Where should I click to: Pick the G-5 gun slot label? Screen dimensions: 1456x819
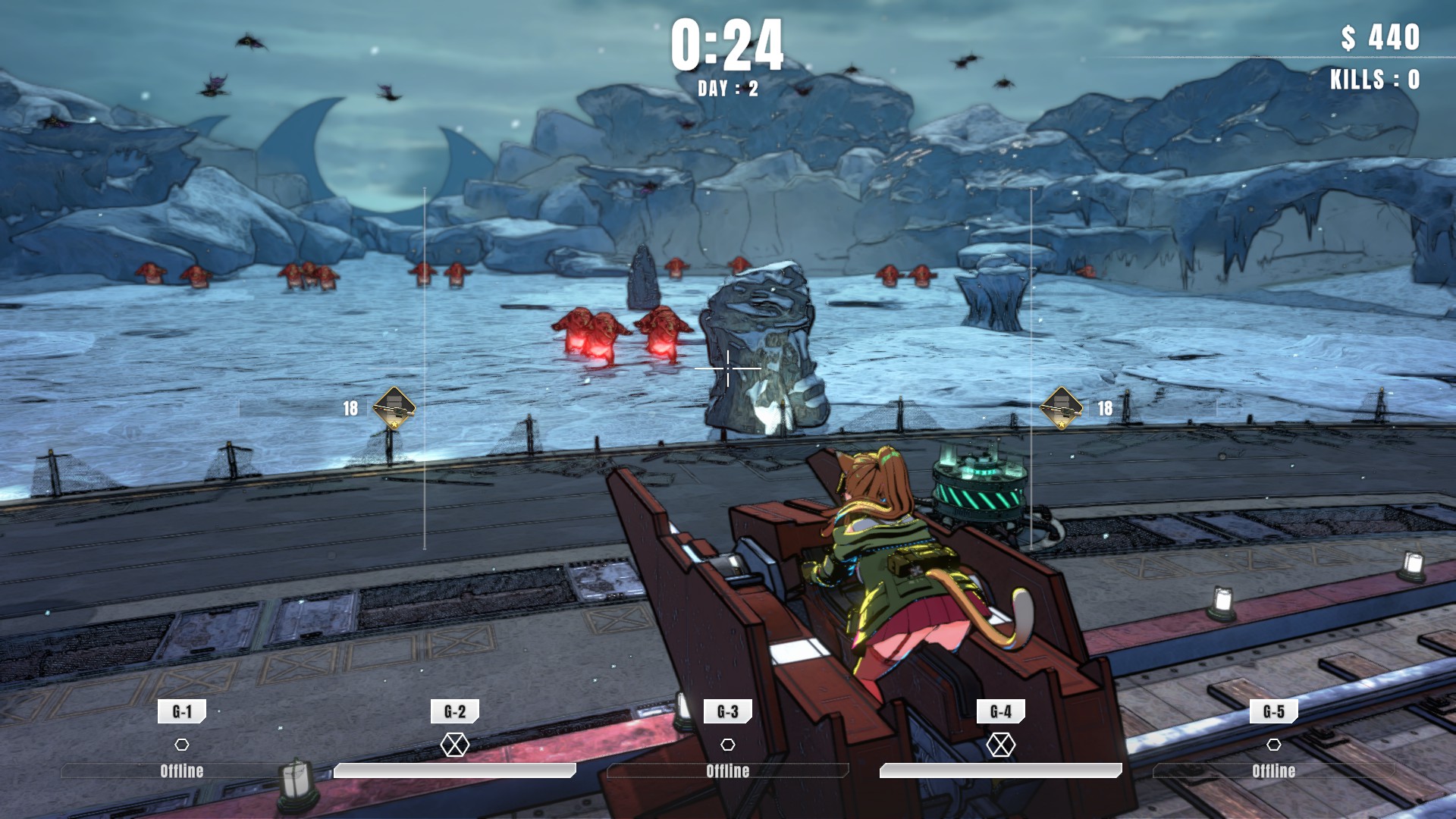(1274, 711)
